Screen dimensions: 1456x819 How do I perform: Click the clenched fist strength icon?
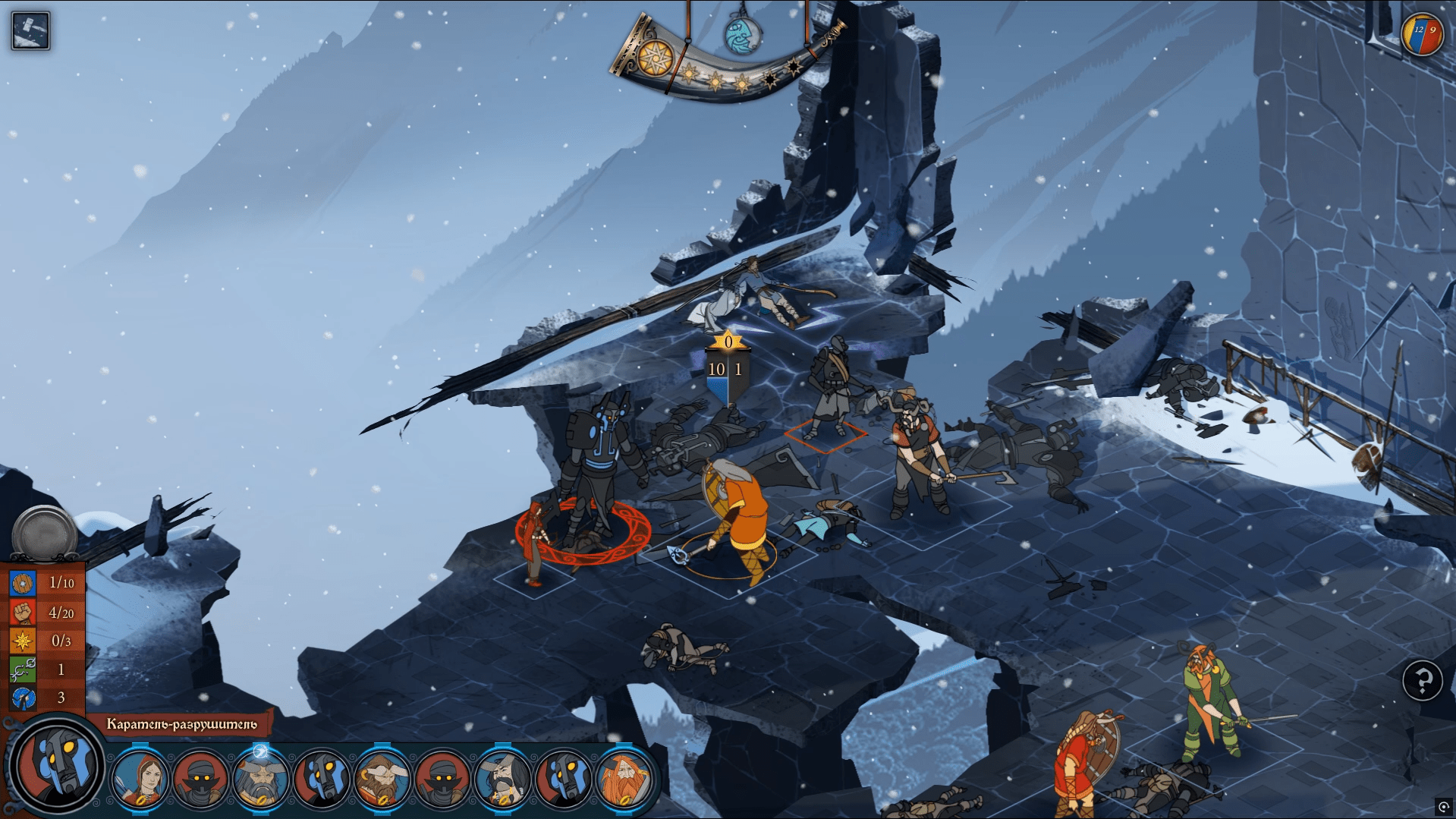click(x=23, y=612)
